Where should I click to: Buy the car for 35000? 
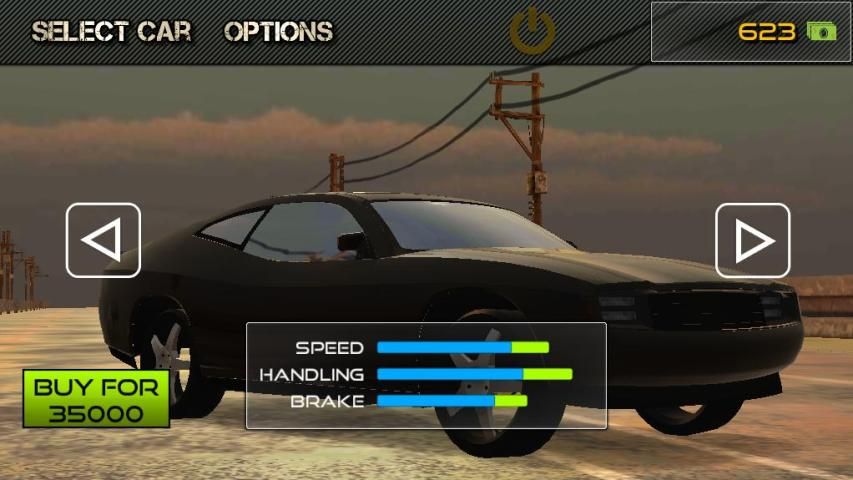point(96,399)
